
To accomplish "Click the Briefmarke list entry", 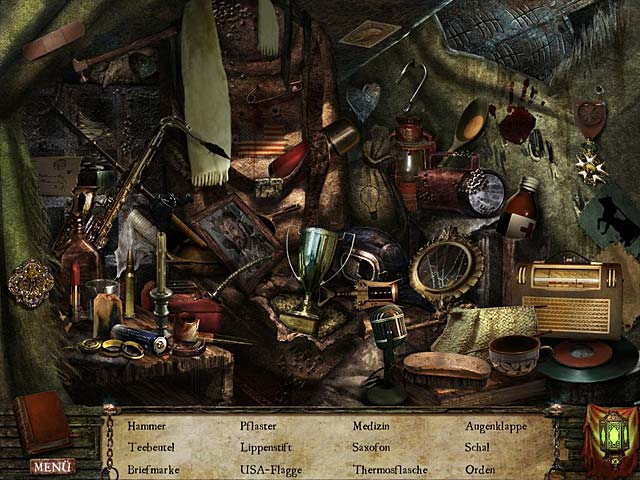I will tap(154, 468).
